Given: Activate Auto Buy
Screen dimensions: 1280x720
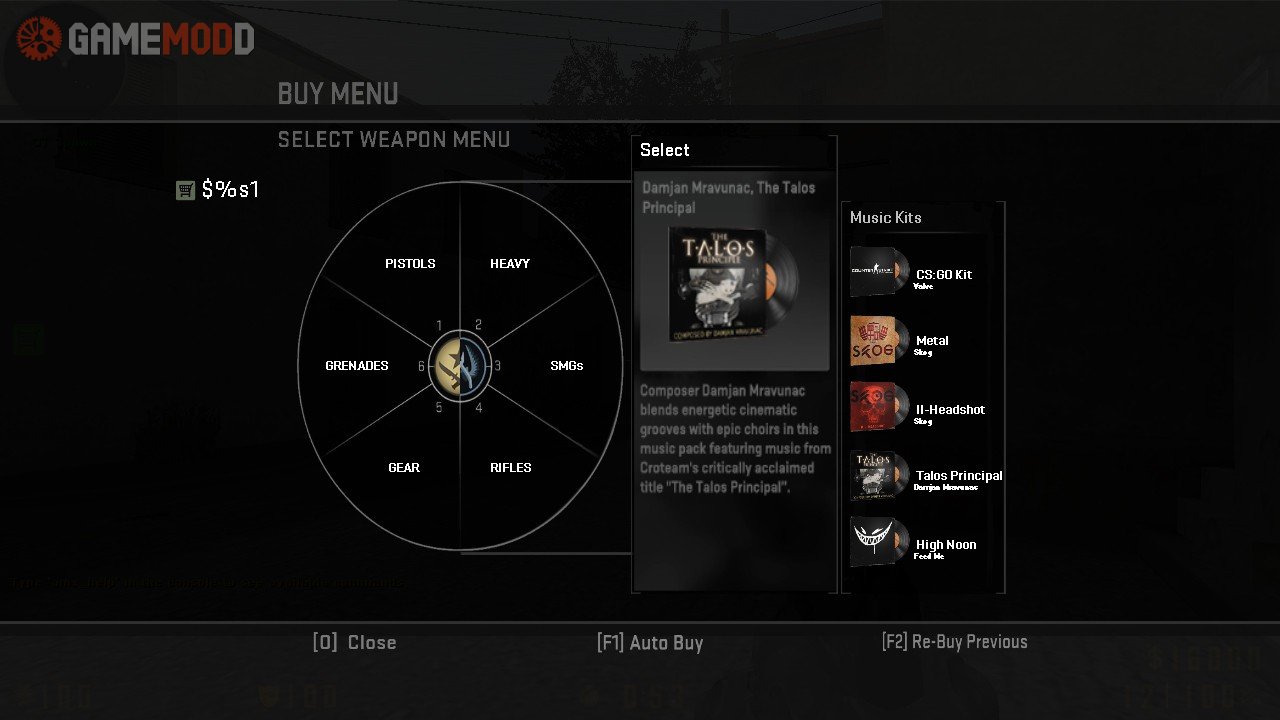Looking at the screenshot, I should pos(650,643).
